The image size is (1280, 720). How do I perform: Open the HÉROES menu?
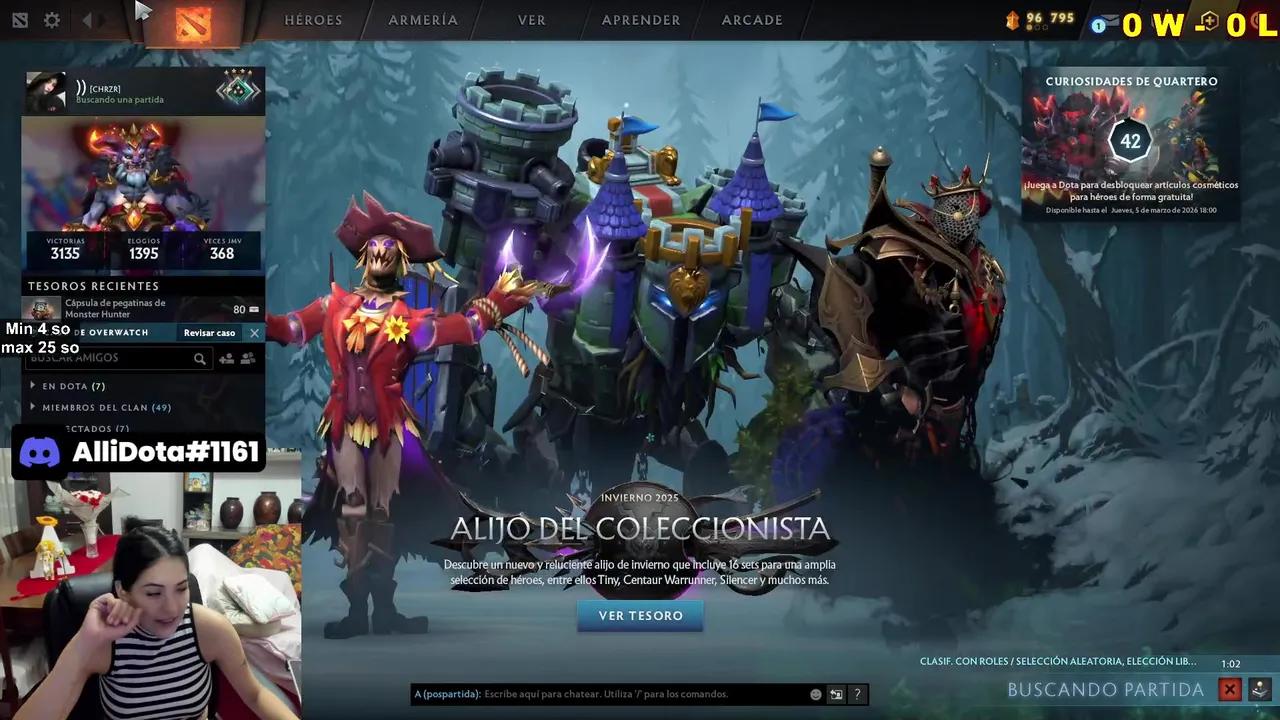coord(313,19)
